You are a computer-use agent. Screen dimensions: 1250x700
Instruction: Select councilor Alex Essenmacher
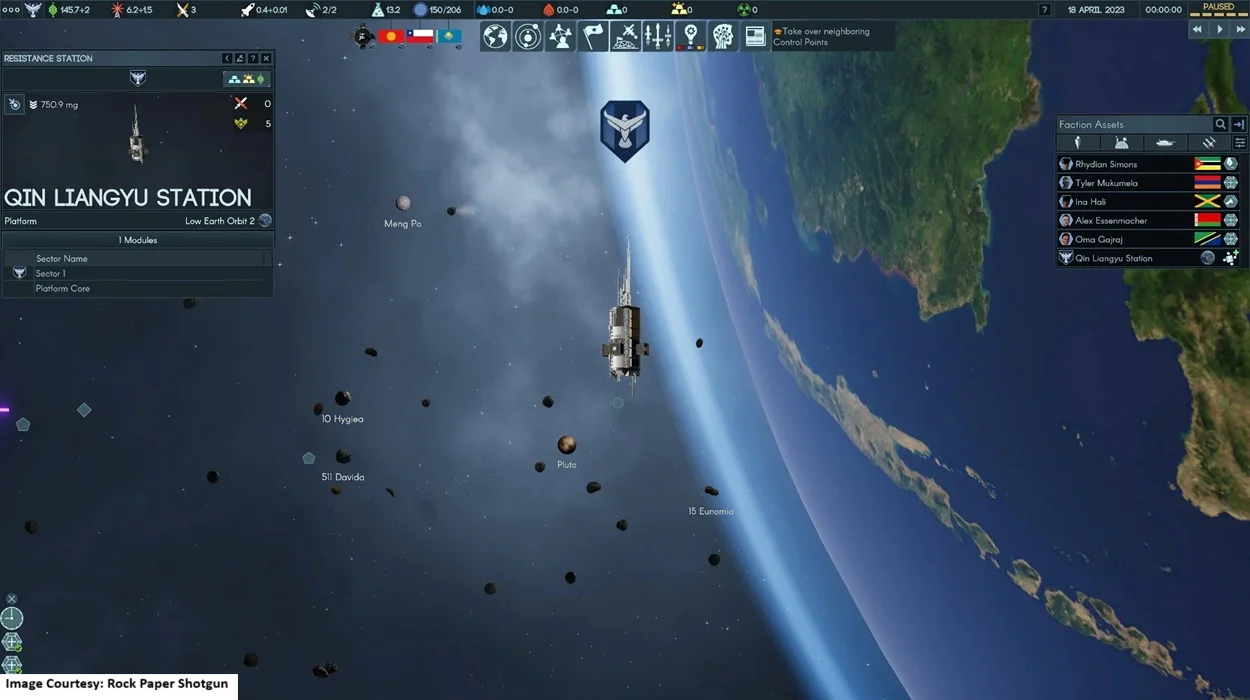[x=1111, y=220]
